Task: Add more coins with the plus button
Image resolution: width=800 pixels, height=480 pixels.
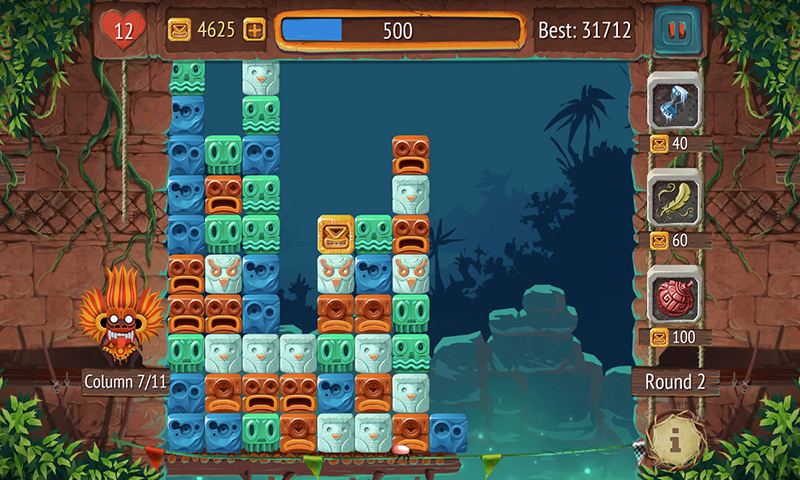Action: pyautogui.click(x=255, y=30)
